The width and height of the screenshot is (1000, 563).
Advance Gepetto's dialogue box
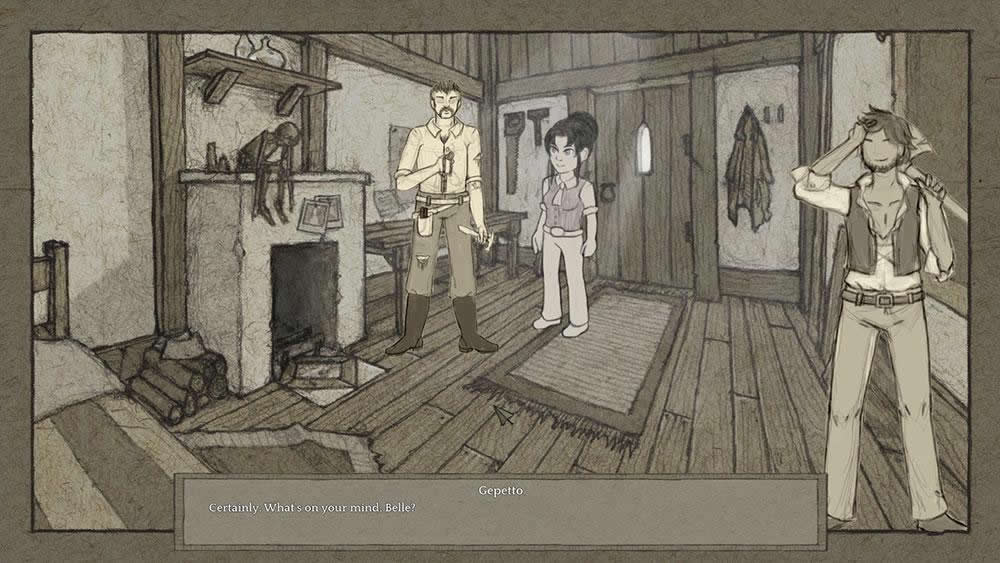click(500, 510)
